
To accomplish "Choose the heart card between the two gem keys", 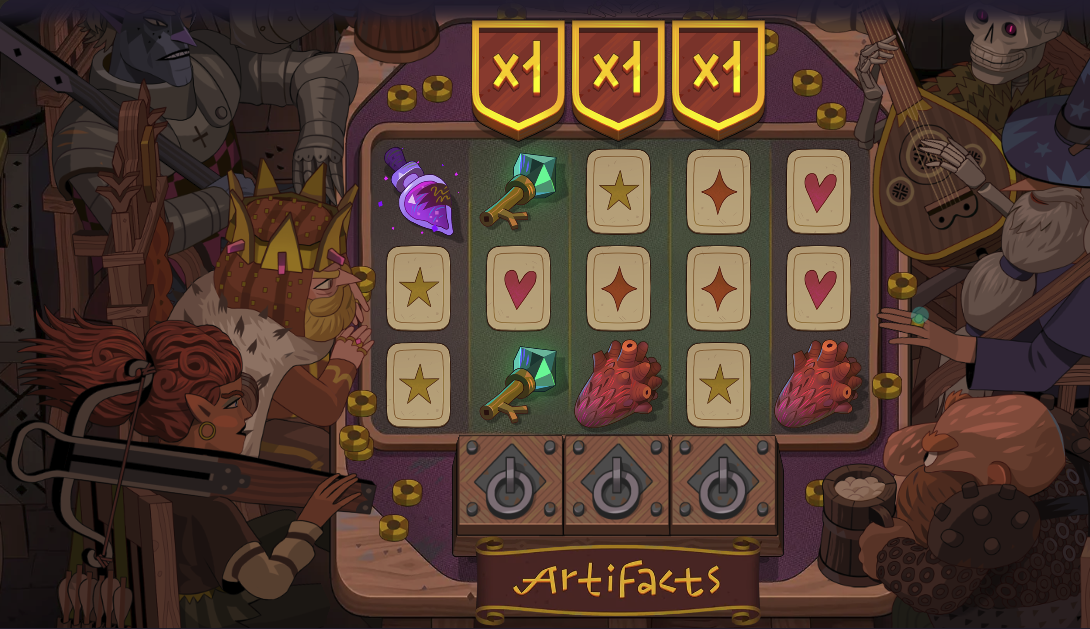I will pyautogui.click(x=518, y=289).
